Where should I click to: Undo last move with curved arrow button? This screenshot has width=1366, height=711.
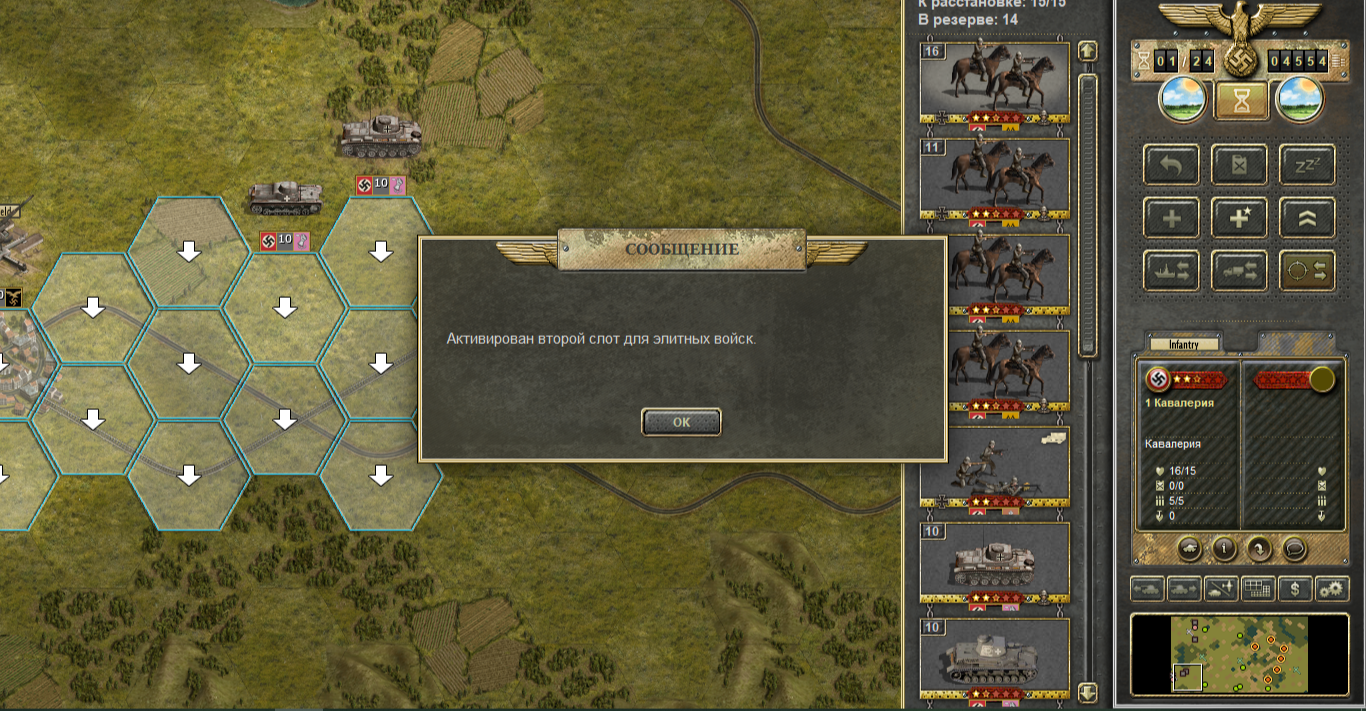pos(1172,165)
